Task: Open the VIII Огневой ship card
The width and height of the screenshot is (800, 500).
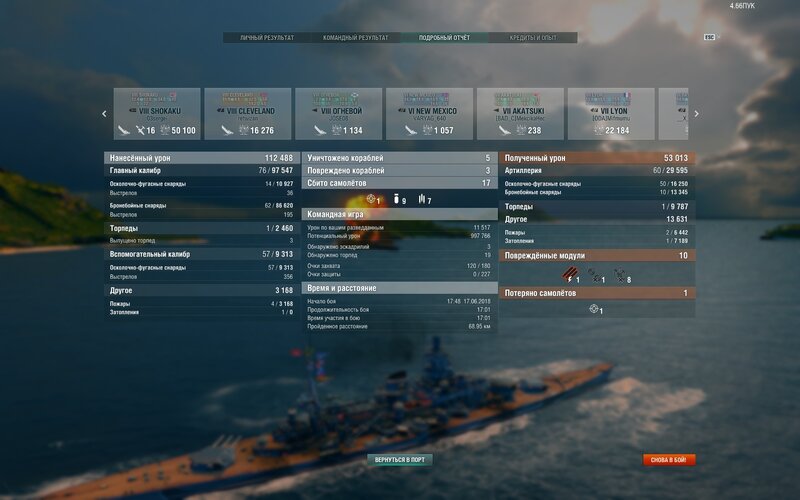Action: 339,113
